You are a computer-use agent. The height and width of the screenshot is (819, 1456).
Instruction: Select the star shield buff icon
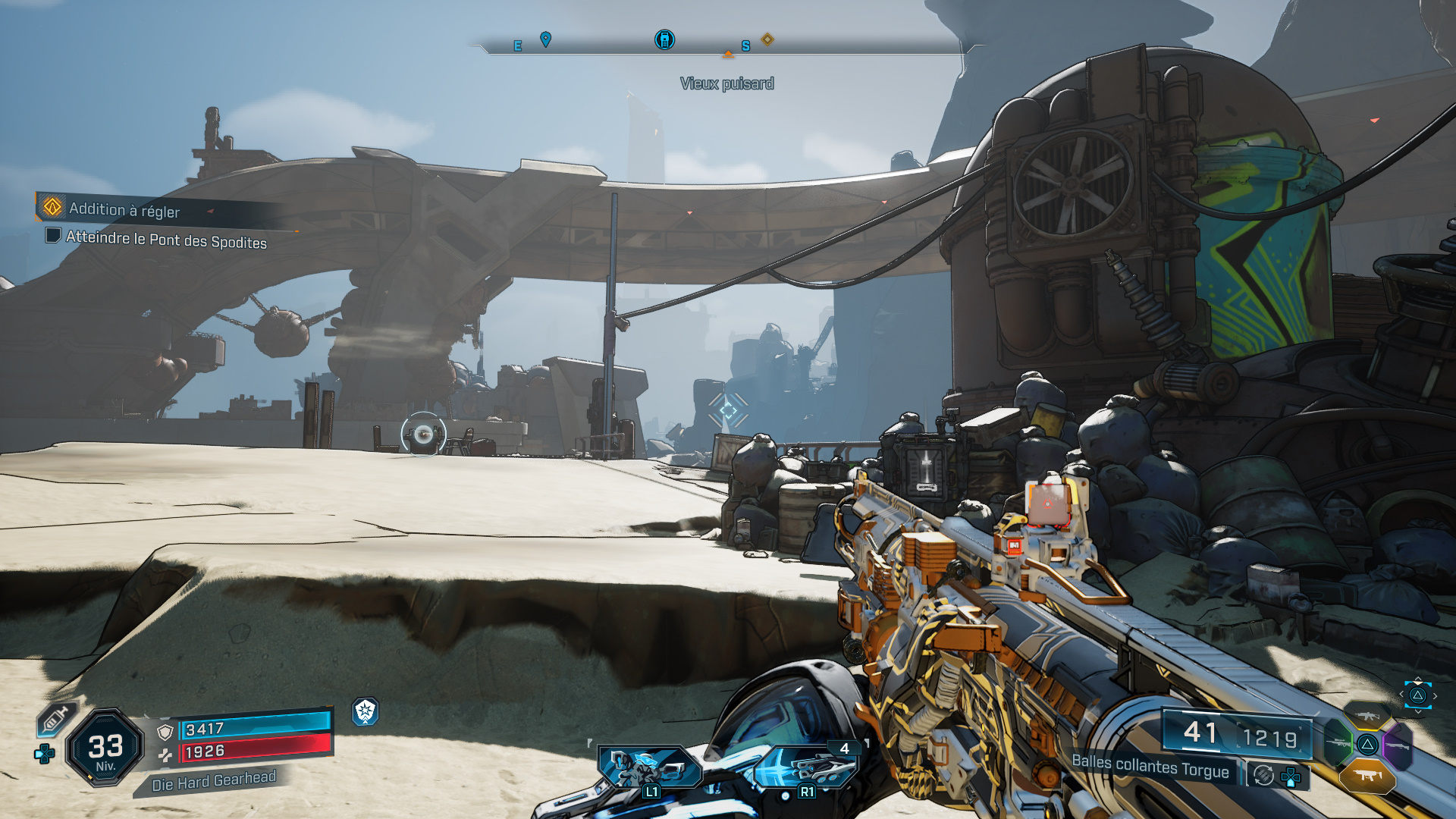366,711
